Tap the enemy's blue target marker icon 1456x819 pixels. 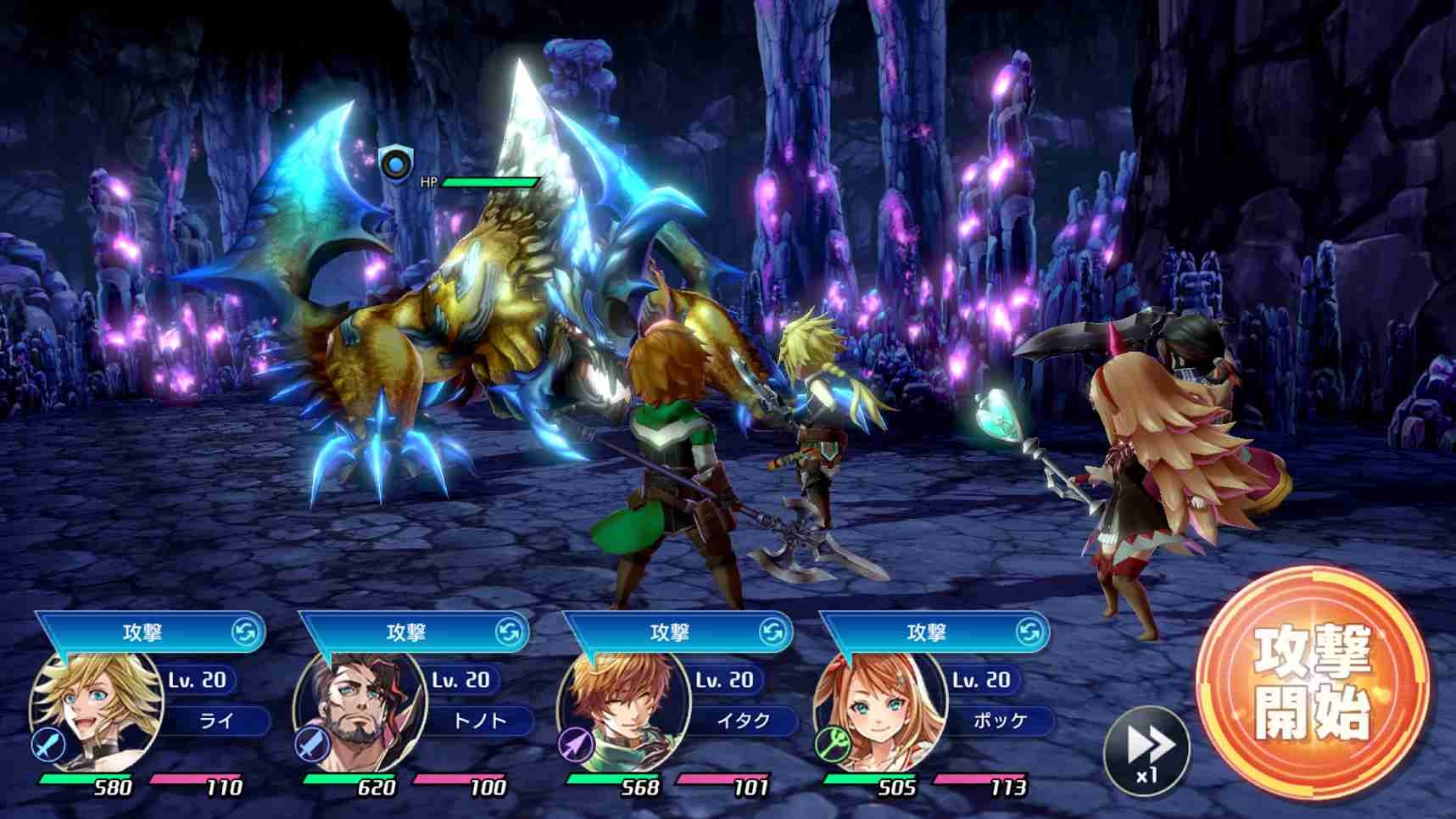coord(395,163)
